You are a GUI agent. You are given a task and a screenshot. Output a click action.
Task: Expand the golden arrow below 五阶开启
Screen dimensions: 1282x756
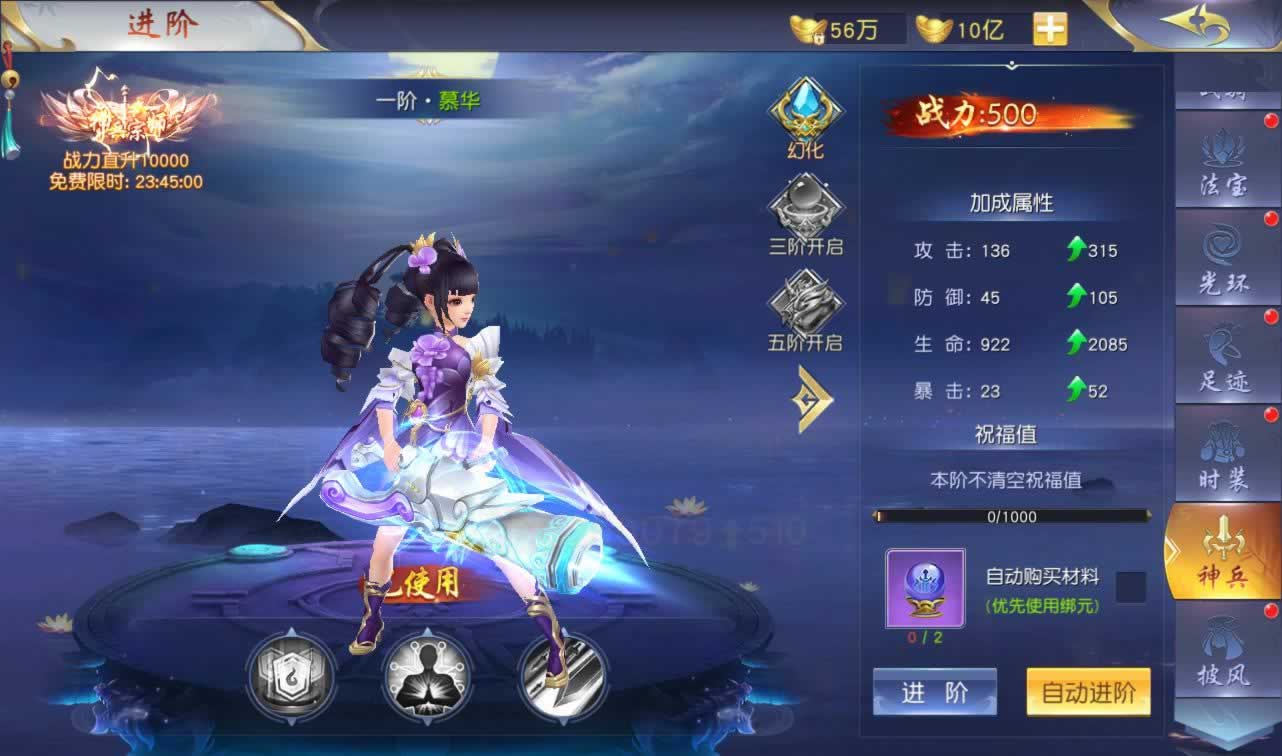pos(814,399)
